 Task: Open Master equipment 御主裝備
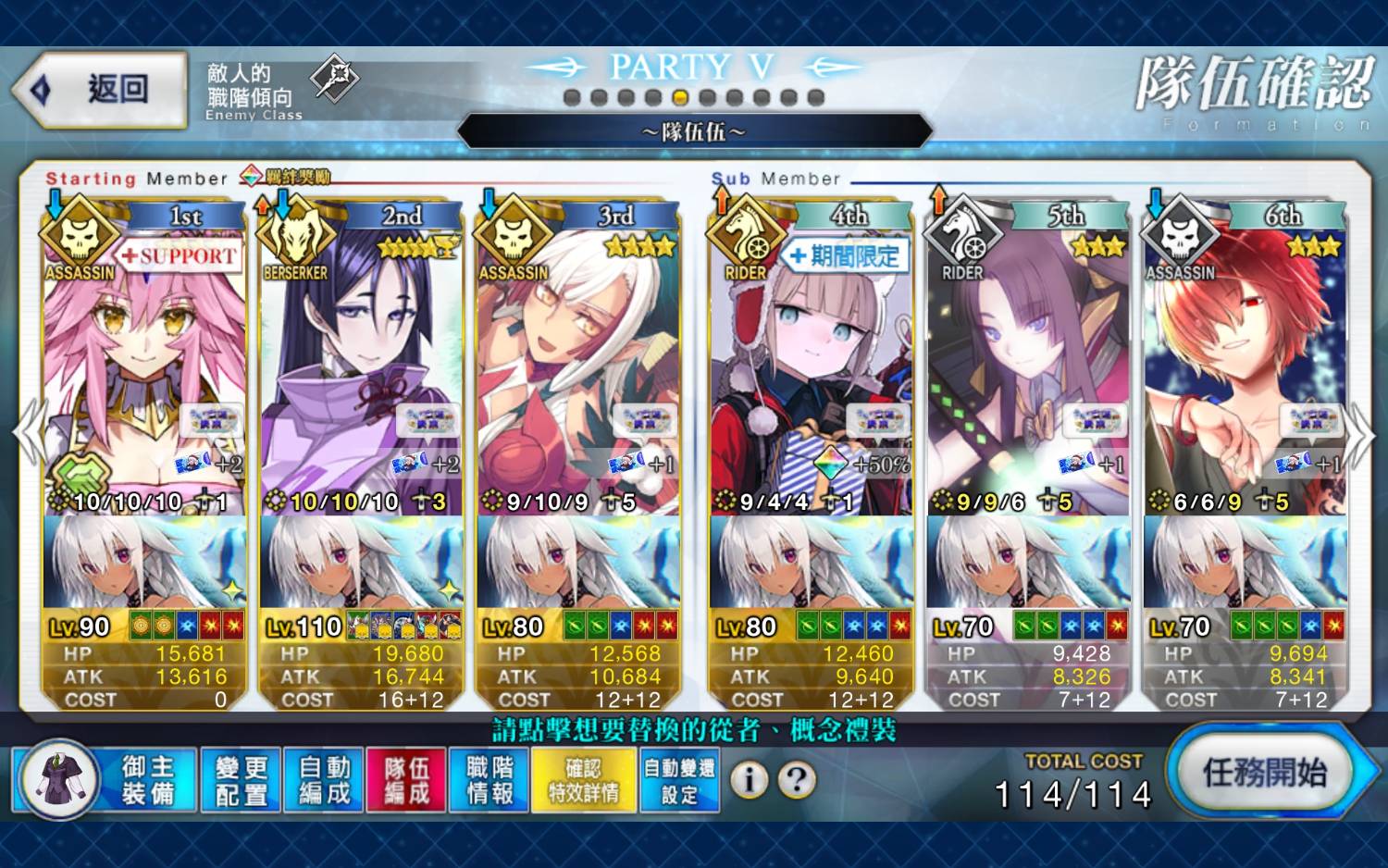click(x=106, y=779)
